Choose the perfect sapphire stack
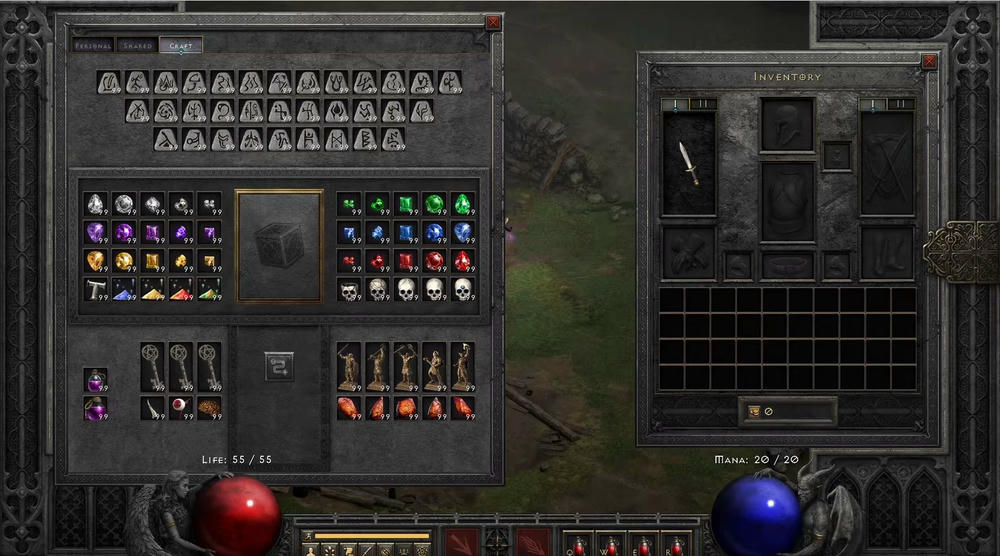The height and width of the screenshot is (556, 1000). pyautogui.click(x=462, y=233)
